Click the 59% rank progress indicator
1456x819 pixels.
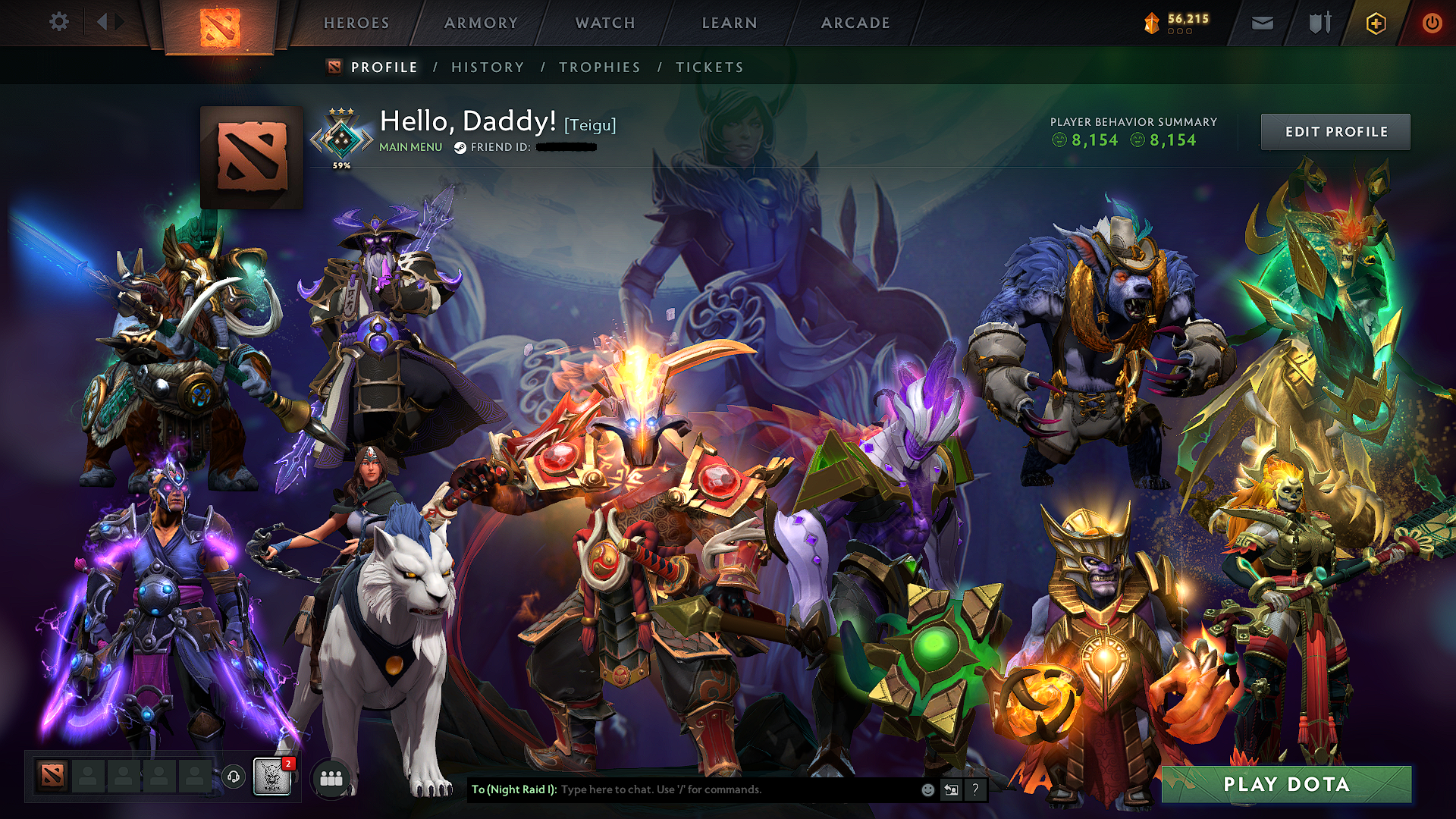(x=340, y=163)
